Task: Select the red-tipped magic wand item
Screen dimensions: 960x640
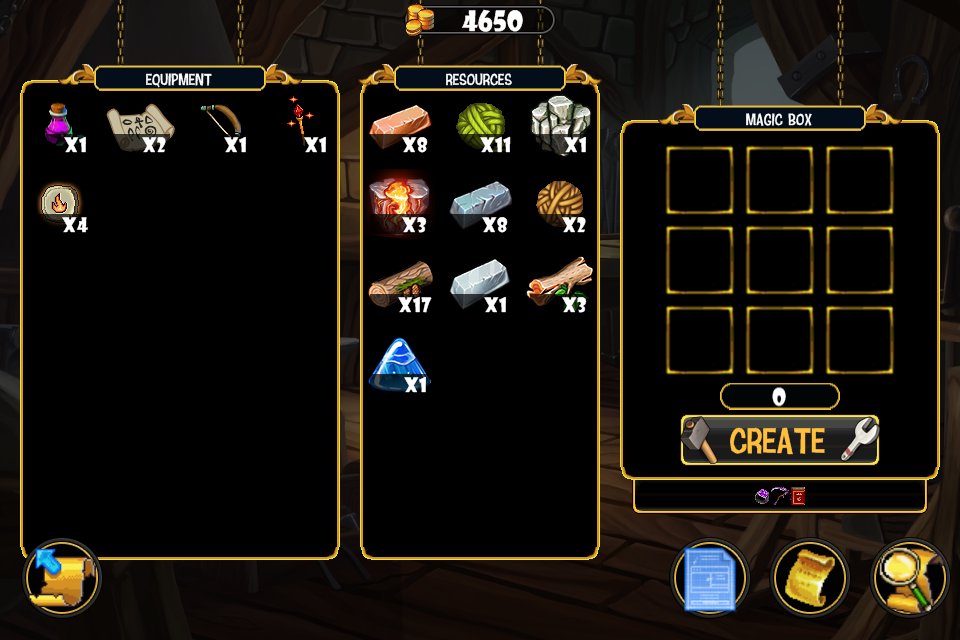Action: coord(298,119)
